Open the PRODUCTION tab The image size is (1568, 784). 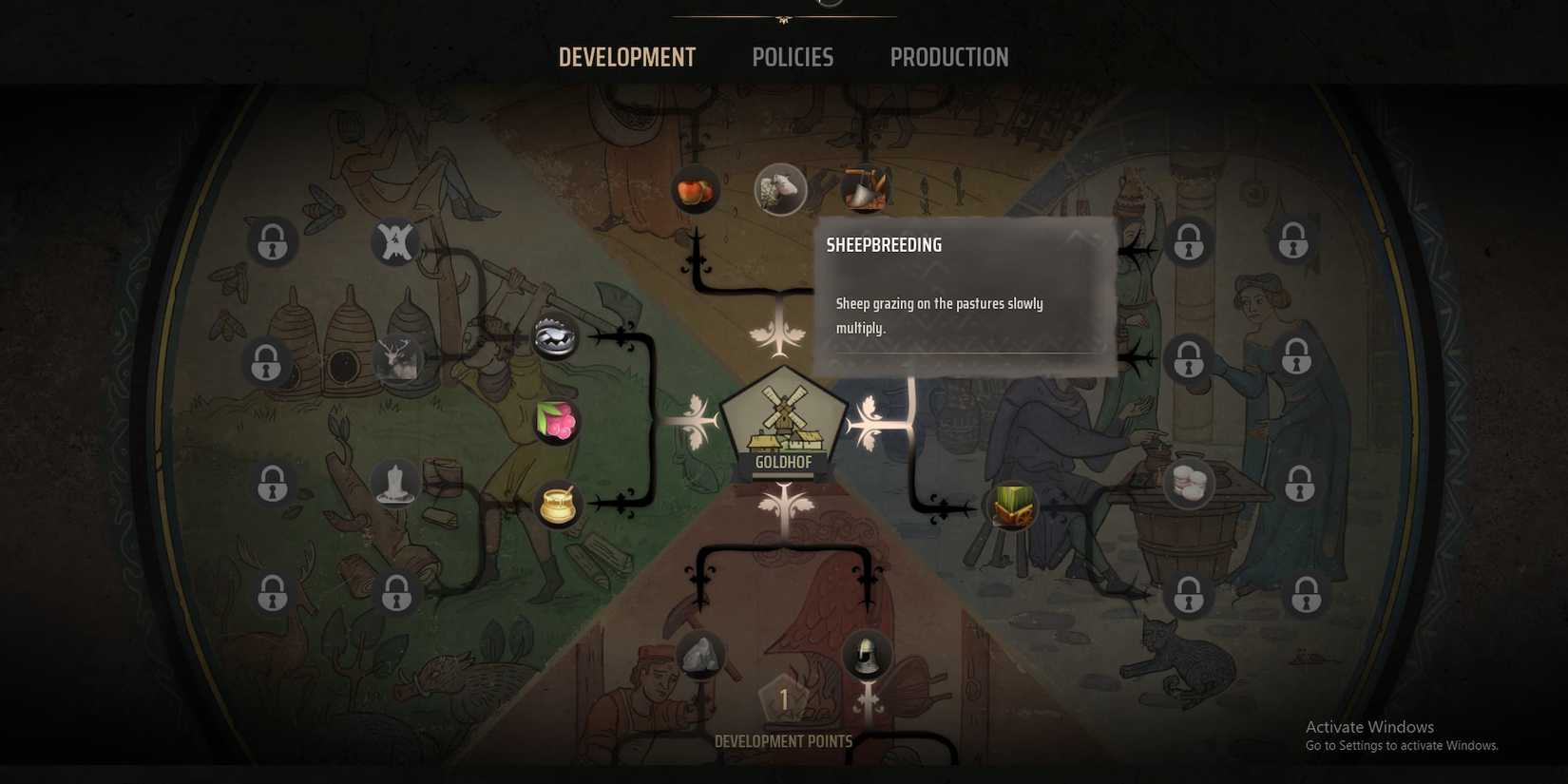click(948, 57)
